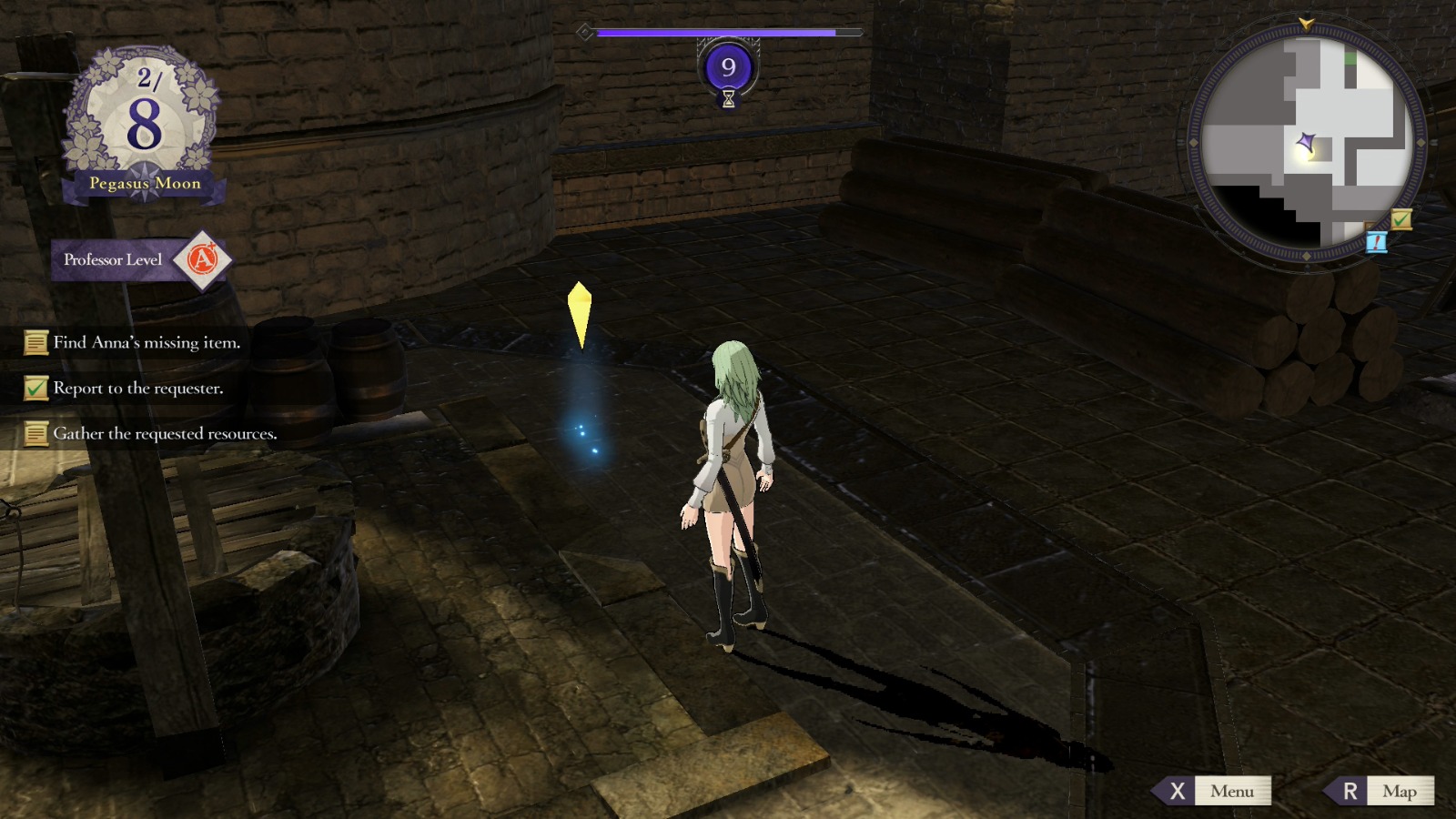Click the green checkmark quest icon near the minimap
1456x819 pixels.
[1400, 218]
